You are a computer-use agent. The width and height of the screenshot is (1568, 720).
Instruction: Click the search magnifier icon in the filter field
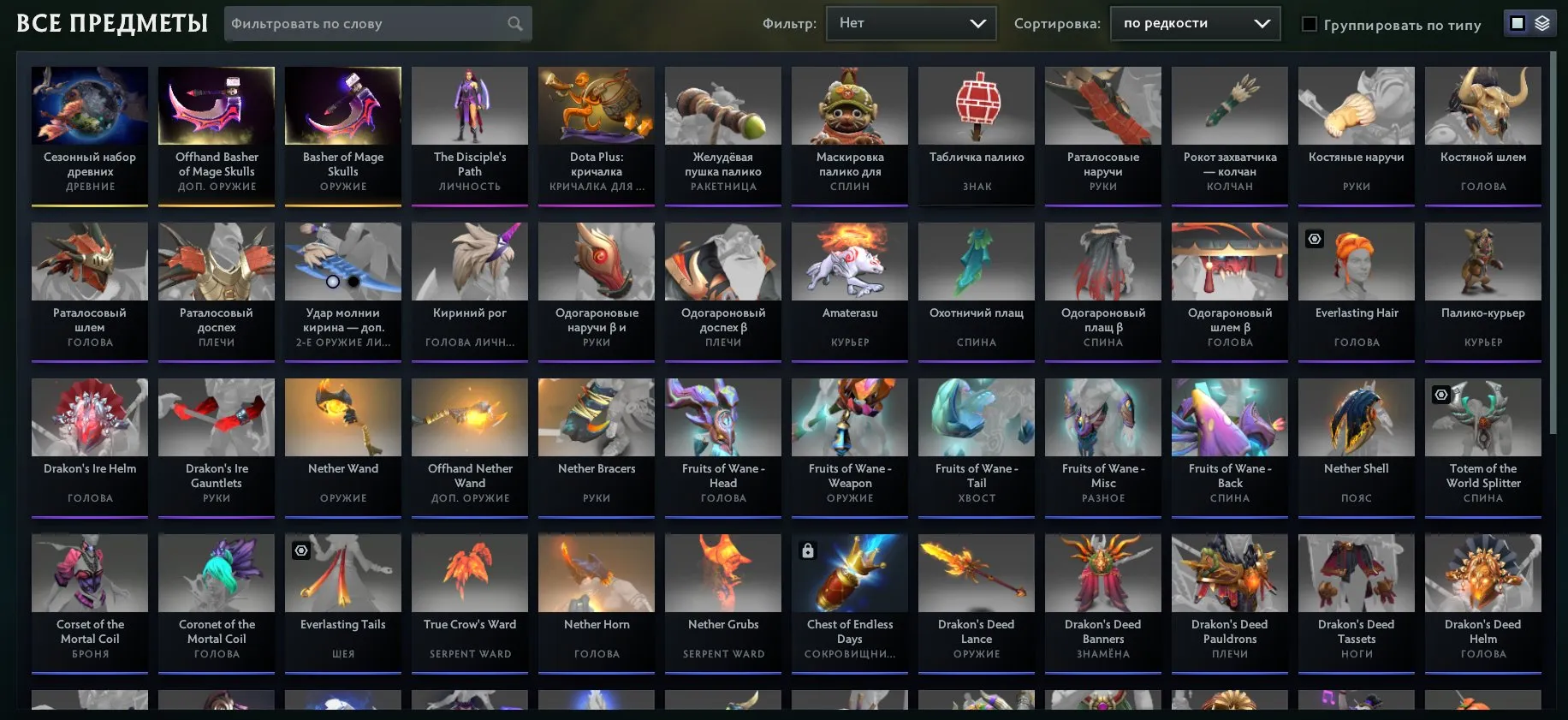(x=514, y=23)
